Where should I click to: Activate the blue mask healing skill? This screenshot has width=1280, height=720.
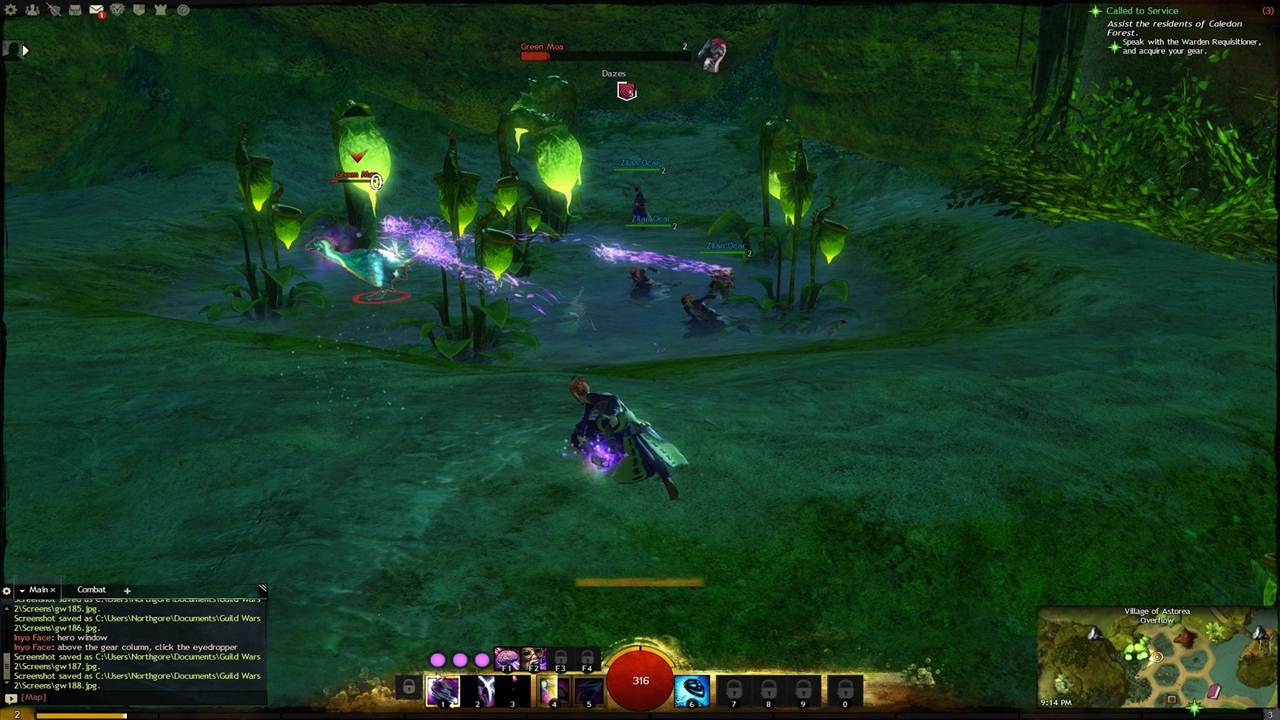tap(691, 689)
